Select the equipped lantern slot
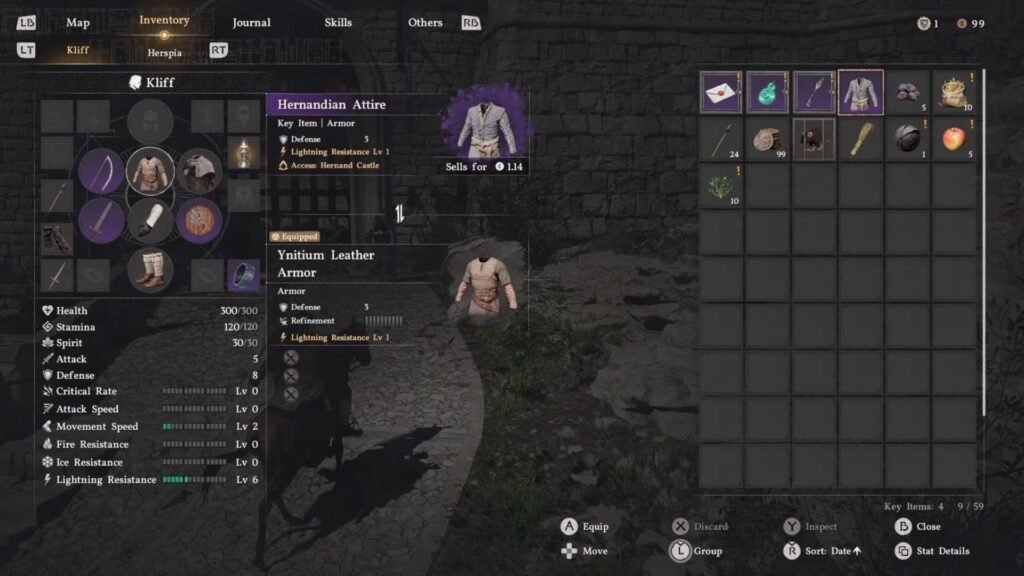This screenshot has width=1024, height=576. (243, 154)
